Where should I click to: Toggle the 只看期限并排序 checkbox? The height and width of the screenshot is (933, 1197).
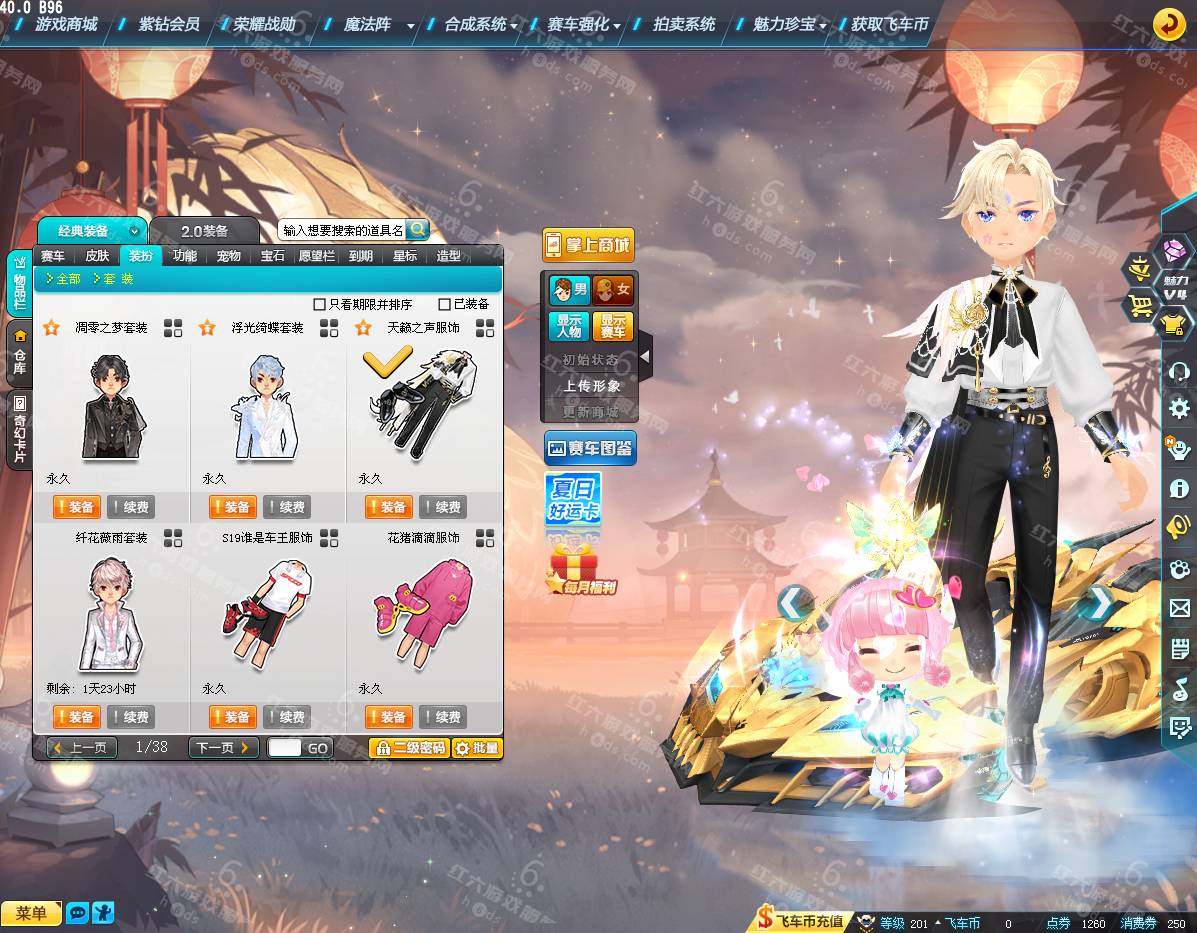point(320,304)
